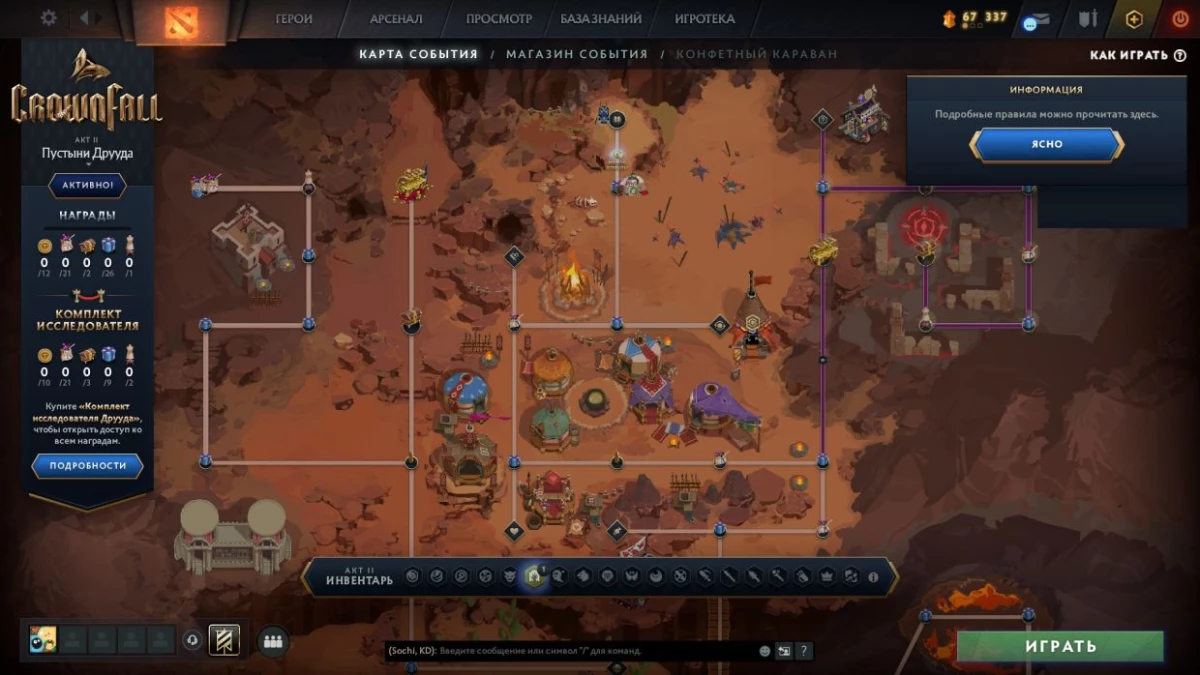This screenshot has height=675, width=1200.
Task: Open the striped banner guild button
Action: 224,640
